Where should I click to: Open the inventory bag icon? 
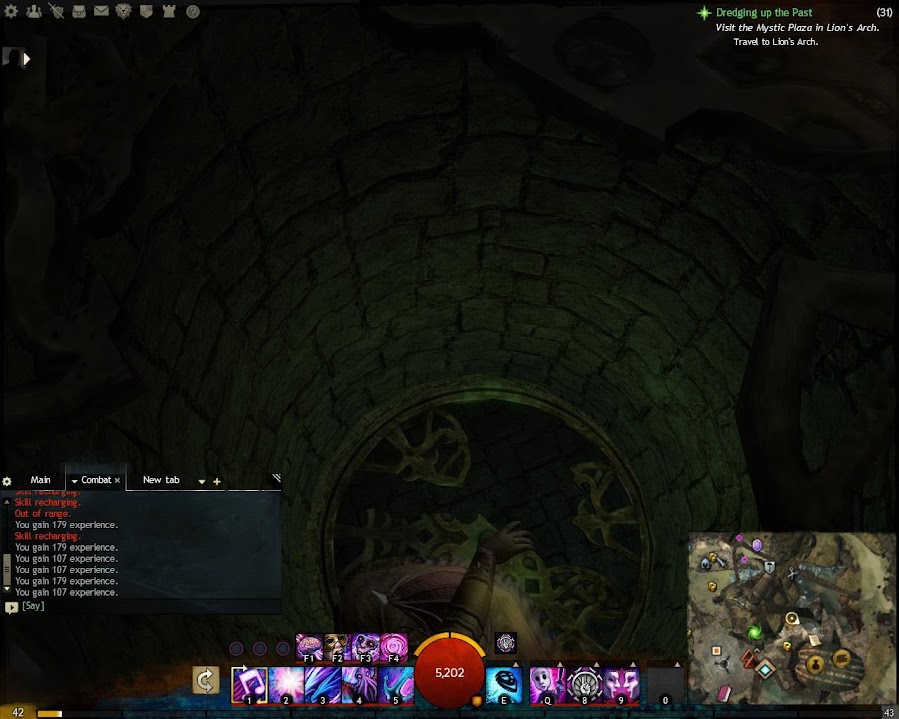(x=78, y=12)
